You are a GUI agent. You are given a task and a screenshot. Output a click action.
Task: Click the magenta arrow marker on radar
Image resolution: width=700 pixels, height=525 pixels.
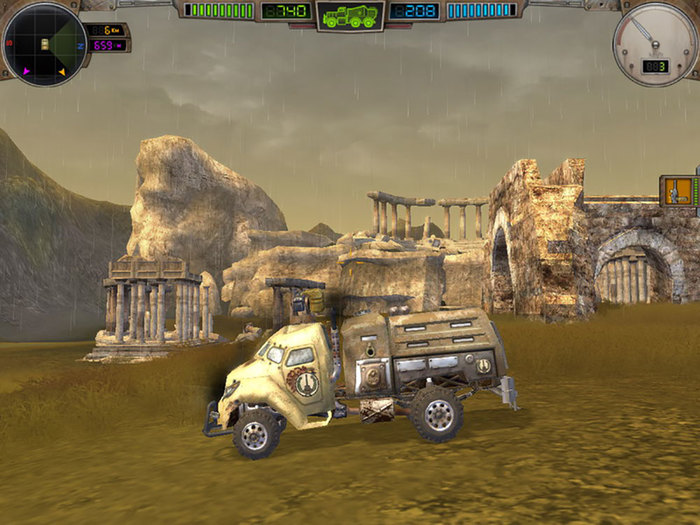24,72
